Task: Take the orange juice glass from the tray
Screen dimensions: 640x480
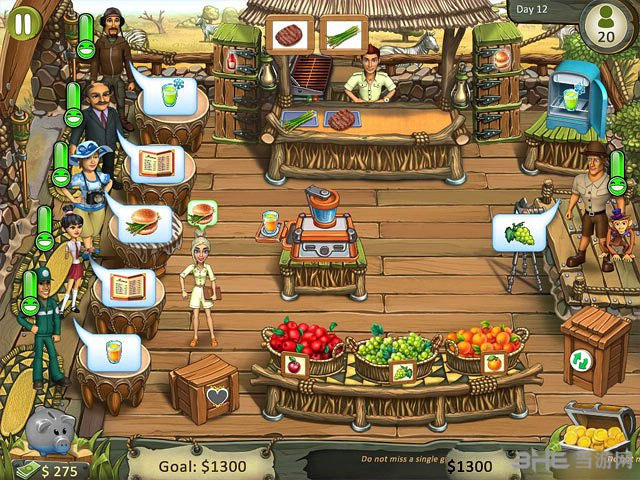Action: [x=269, y=222]
